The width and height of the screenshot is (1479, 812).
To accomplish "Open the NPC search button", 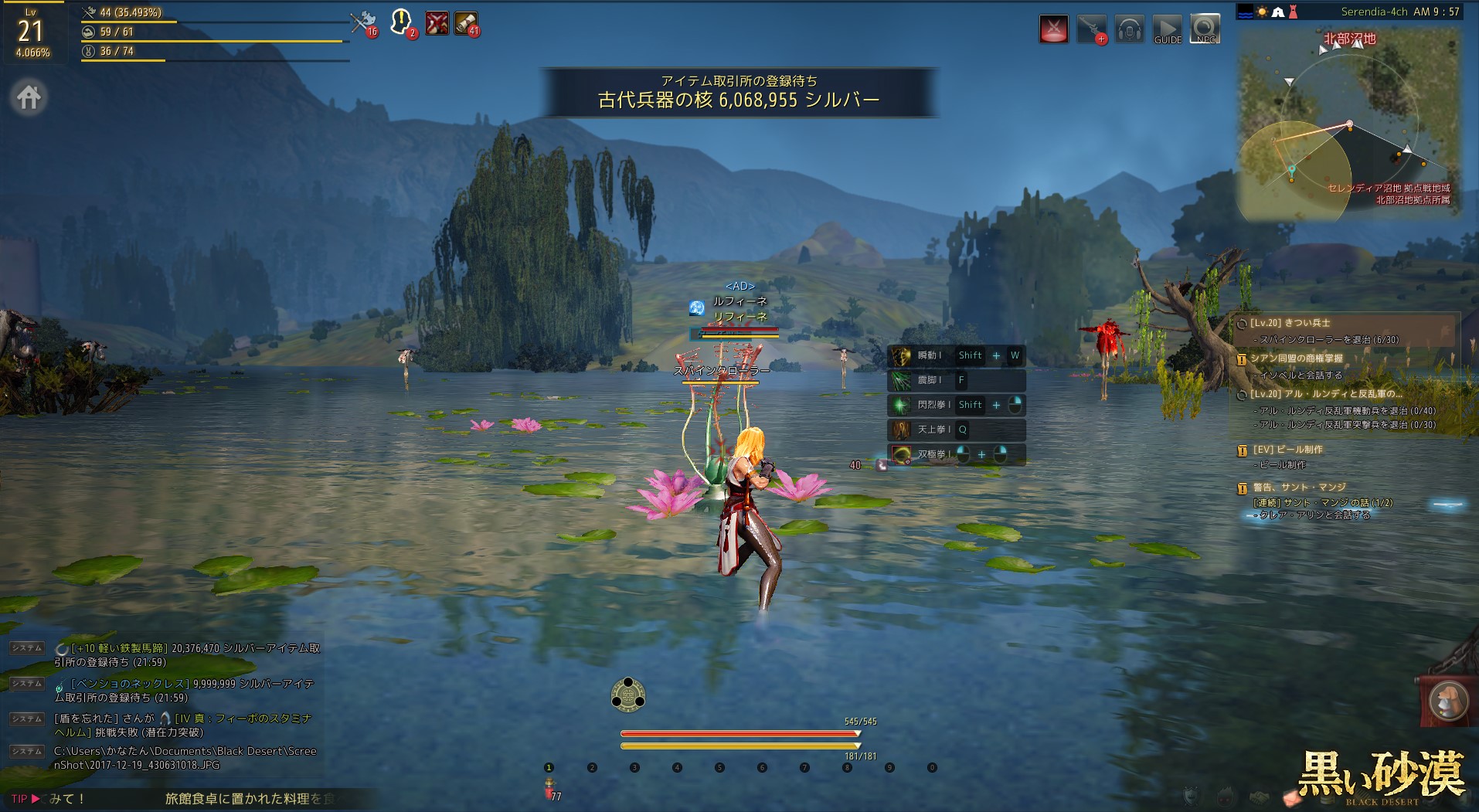I will pyautogui.click(x=1205, y=29).
